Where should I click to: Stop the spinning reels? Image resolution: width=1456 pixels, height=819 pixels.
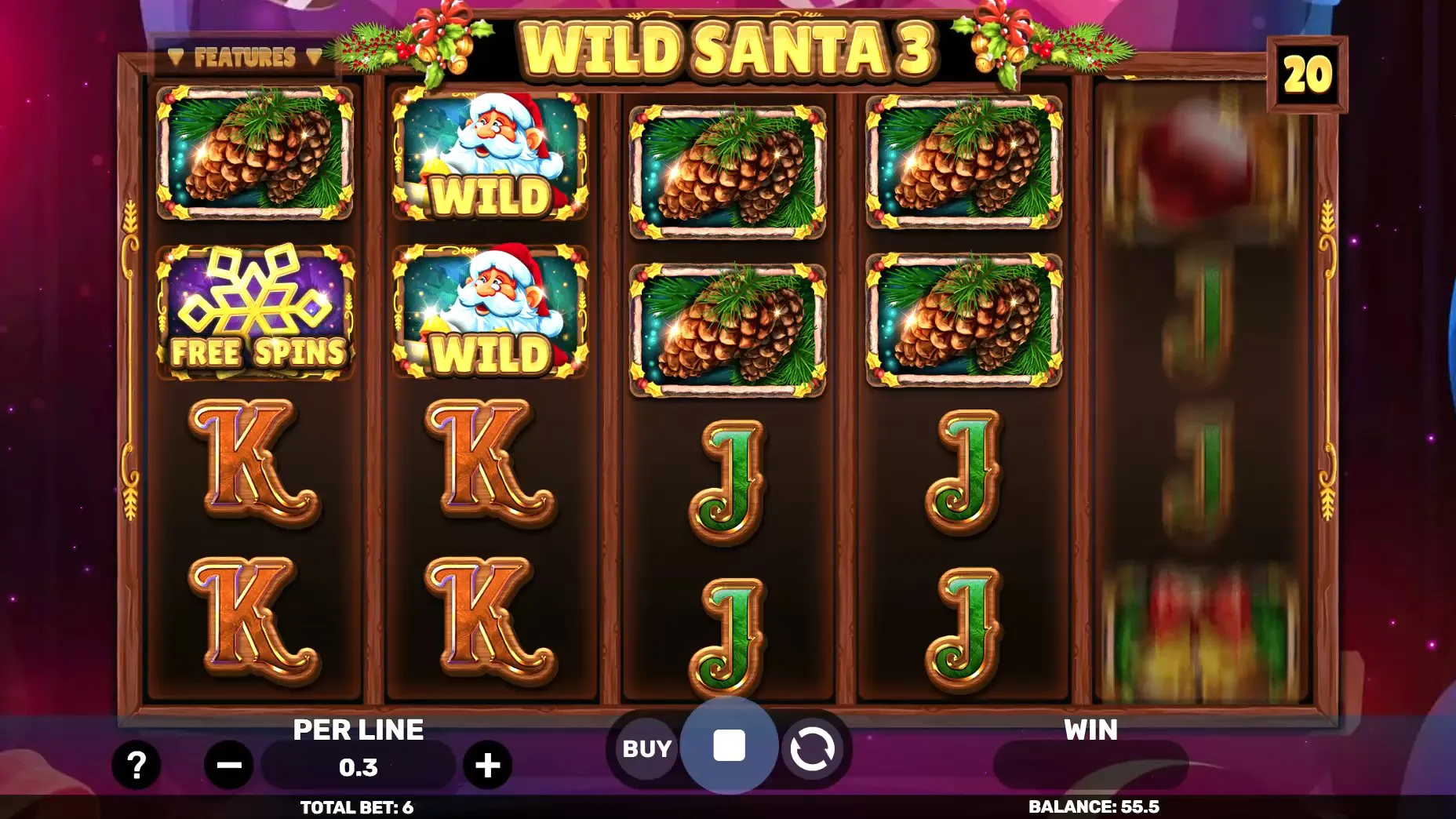(x=729, y=746)
